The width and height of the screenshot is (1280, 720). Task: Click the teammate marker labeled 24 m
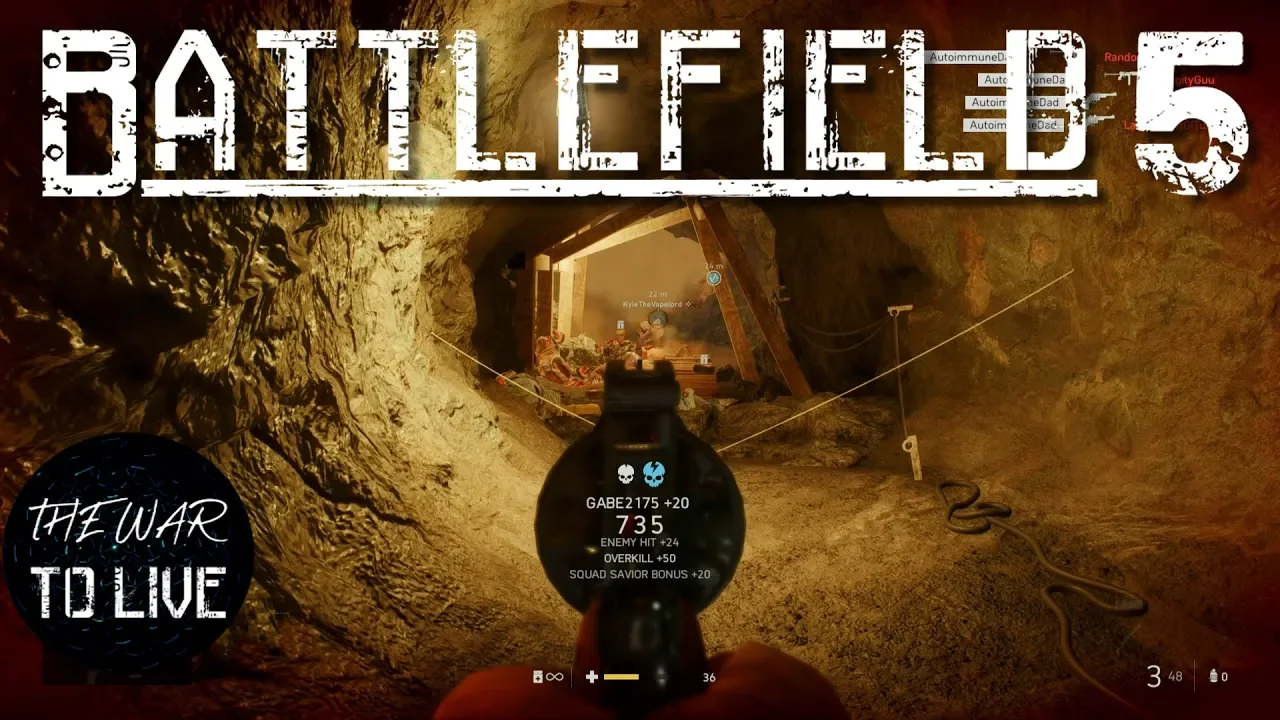[713, 278]
